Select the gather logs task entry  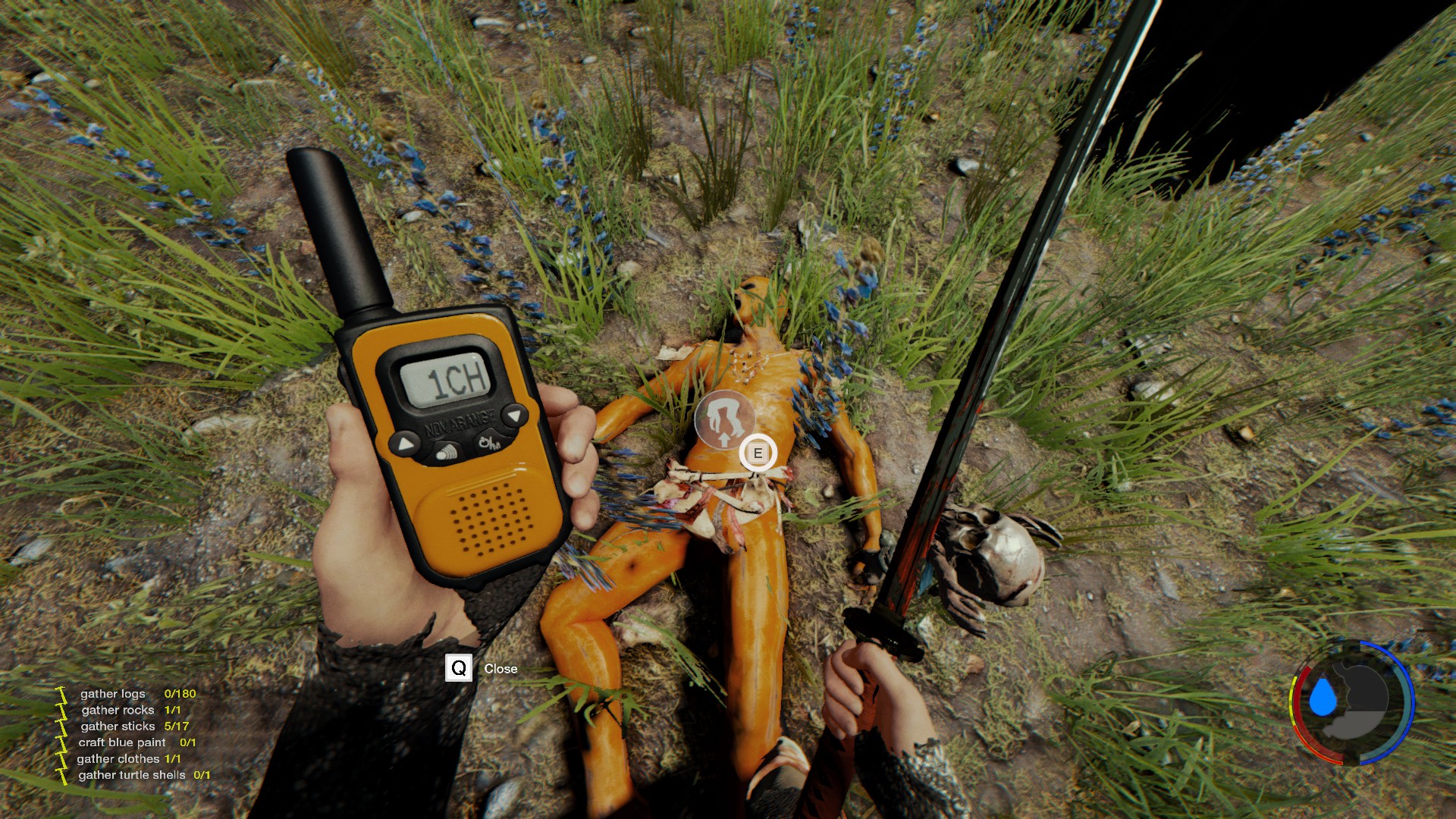click(137, 694)
